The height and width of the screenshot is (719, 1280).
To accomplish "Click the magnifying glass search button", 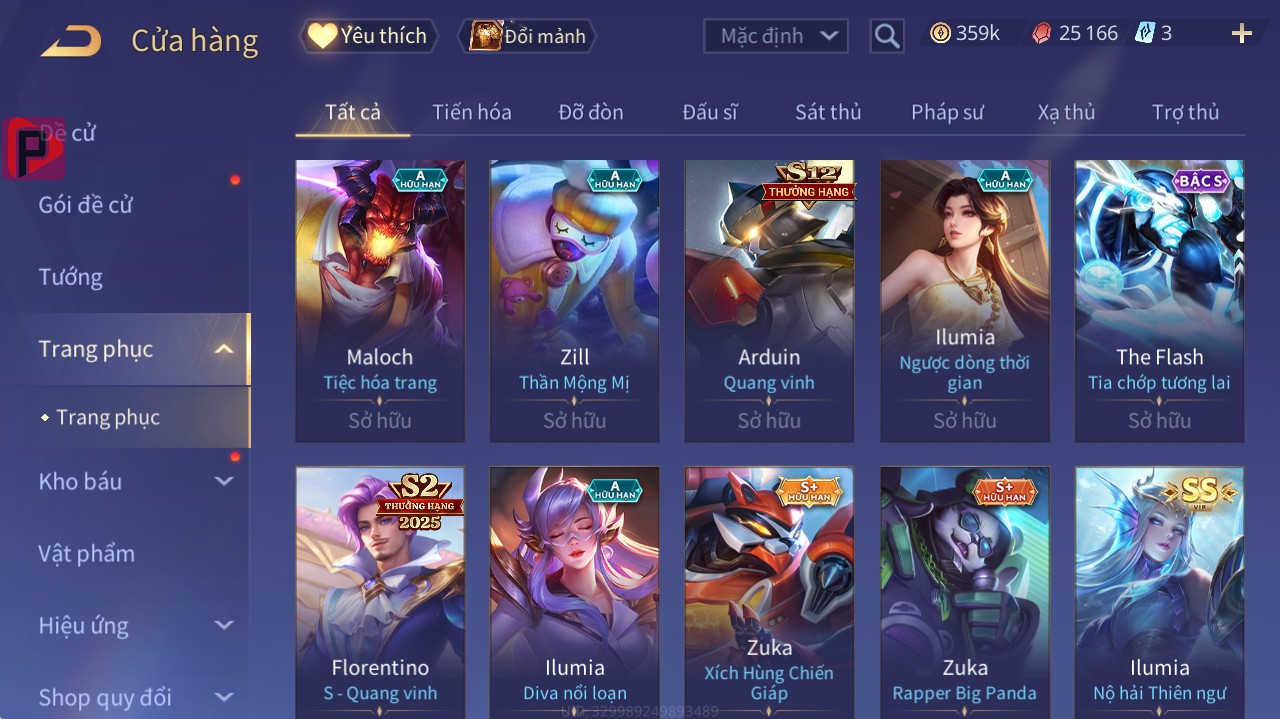I will point(886,36).
